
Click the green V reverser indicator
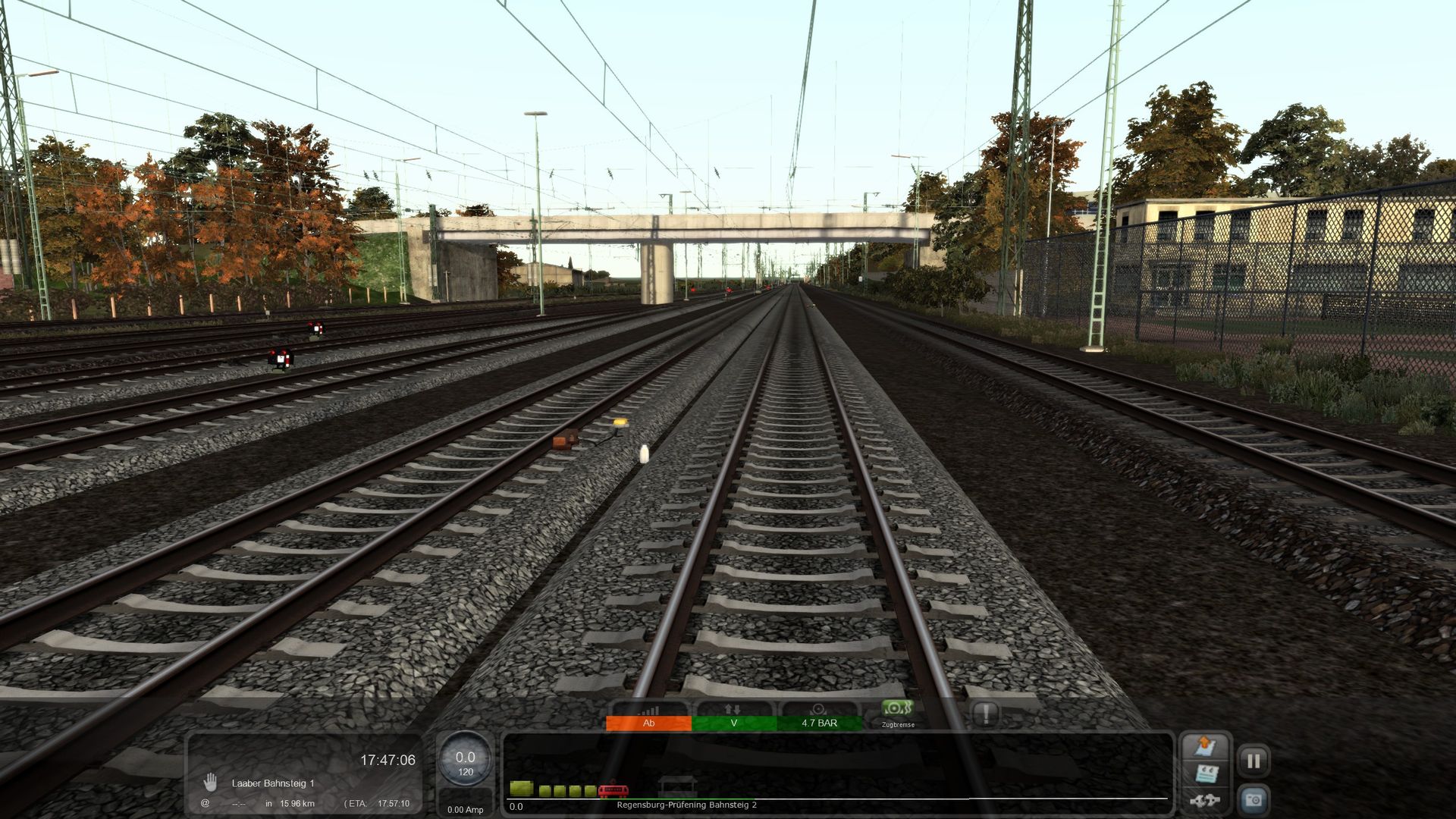pyautogui.click(x=733, y=723)
